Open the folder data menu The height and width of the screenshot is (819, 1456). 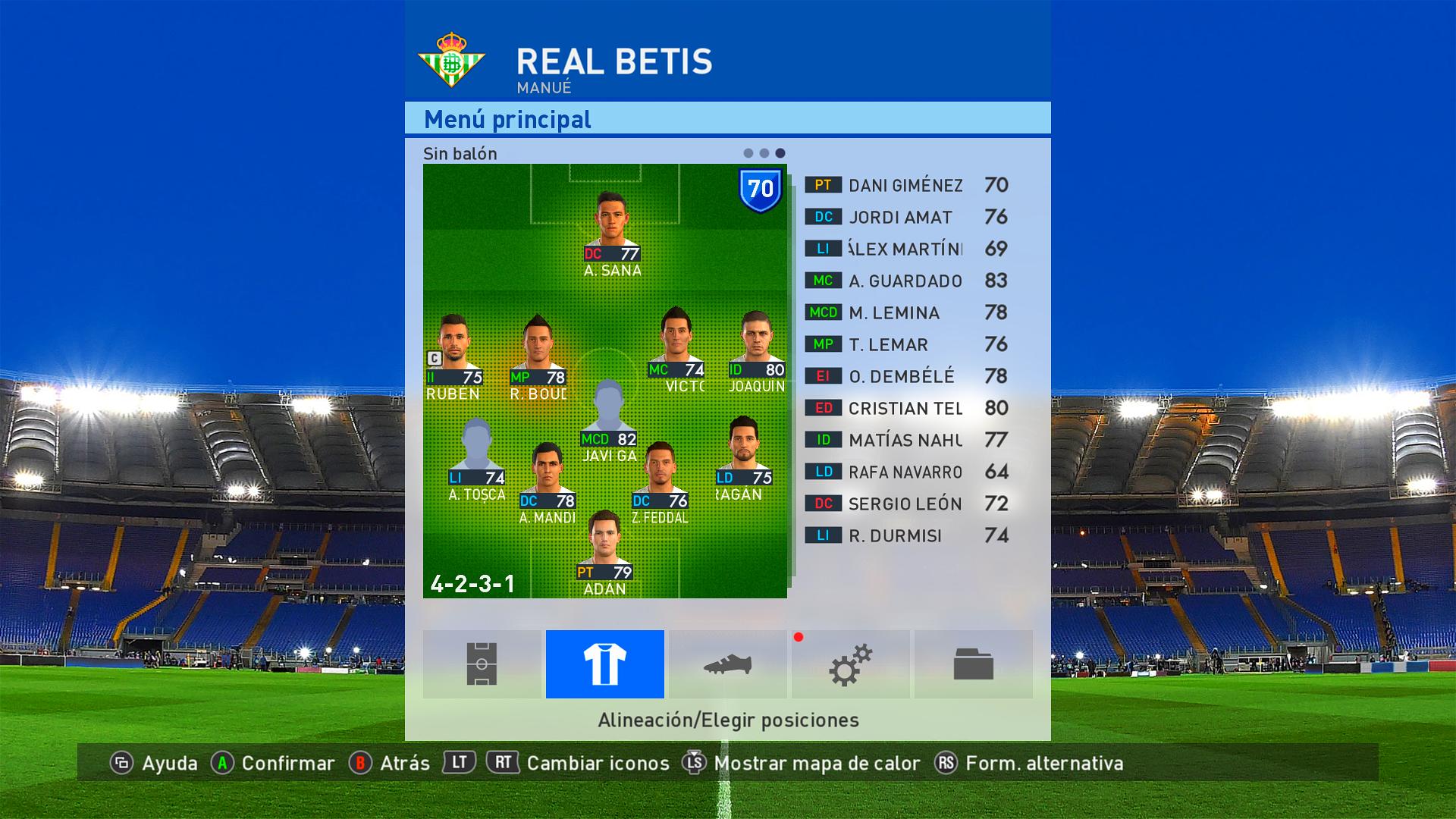coord(973,664)
